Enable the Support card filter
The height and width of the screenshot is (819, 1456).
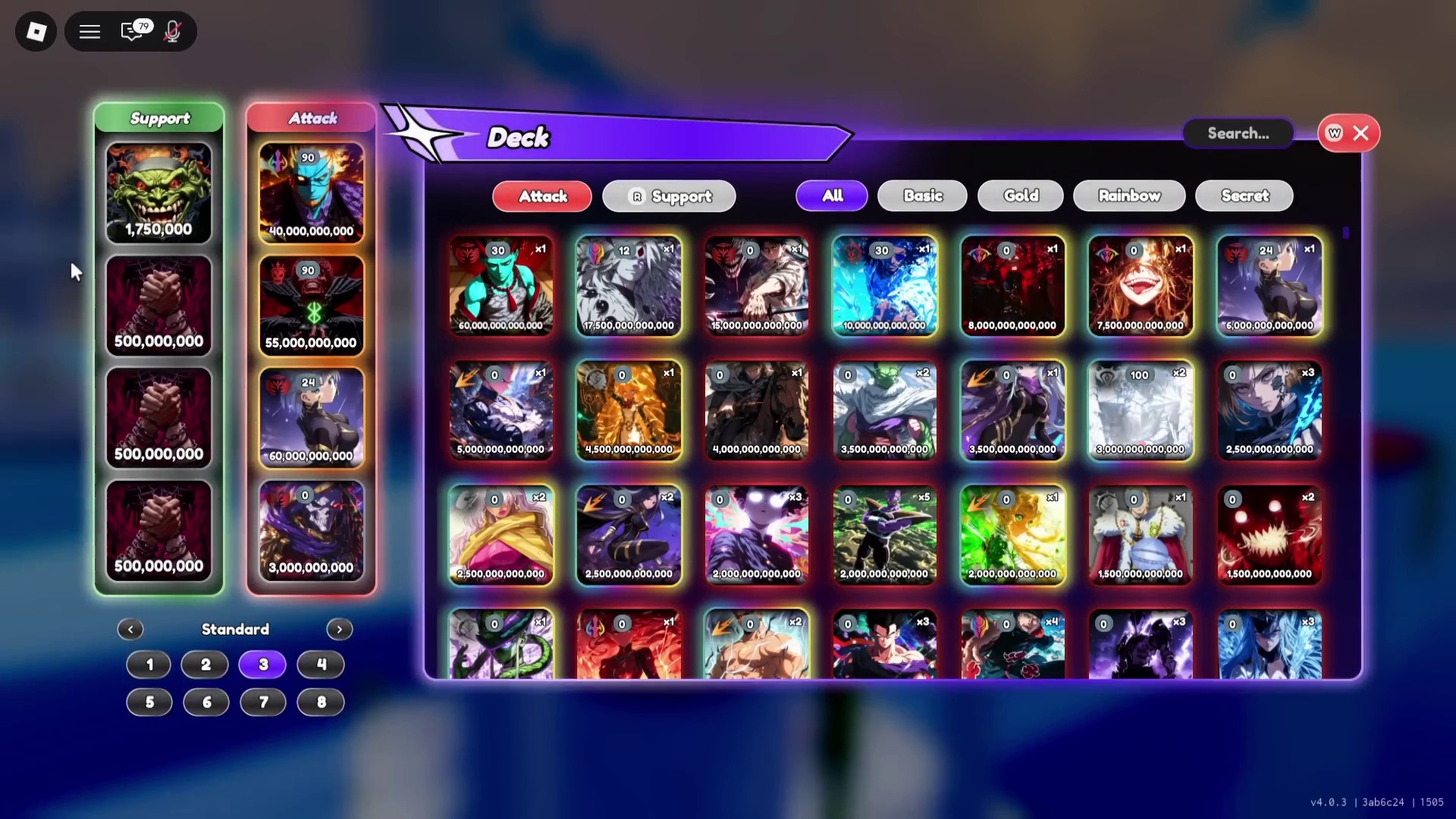tap(668, 196)
